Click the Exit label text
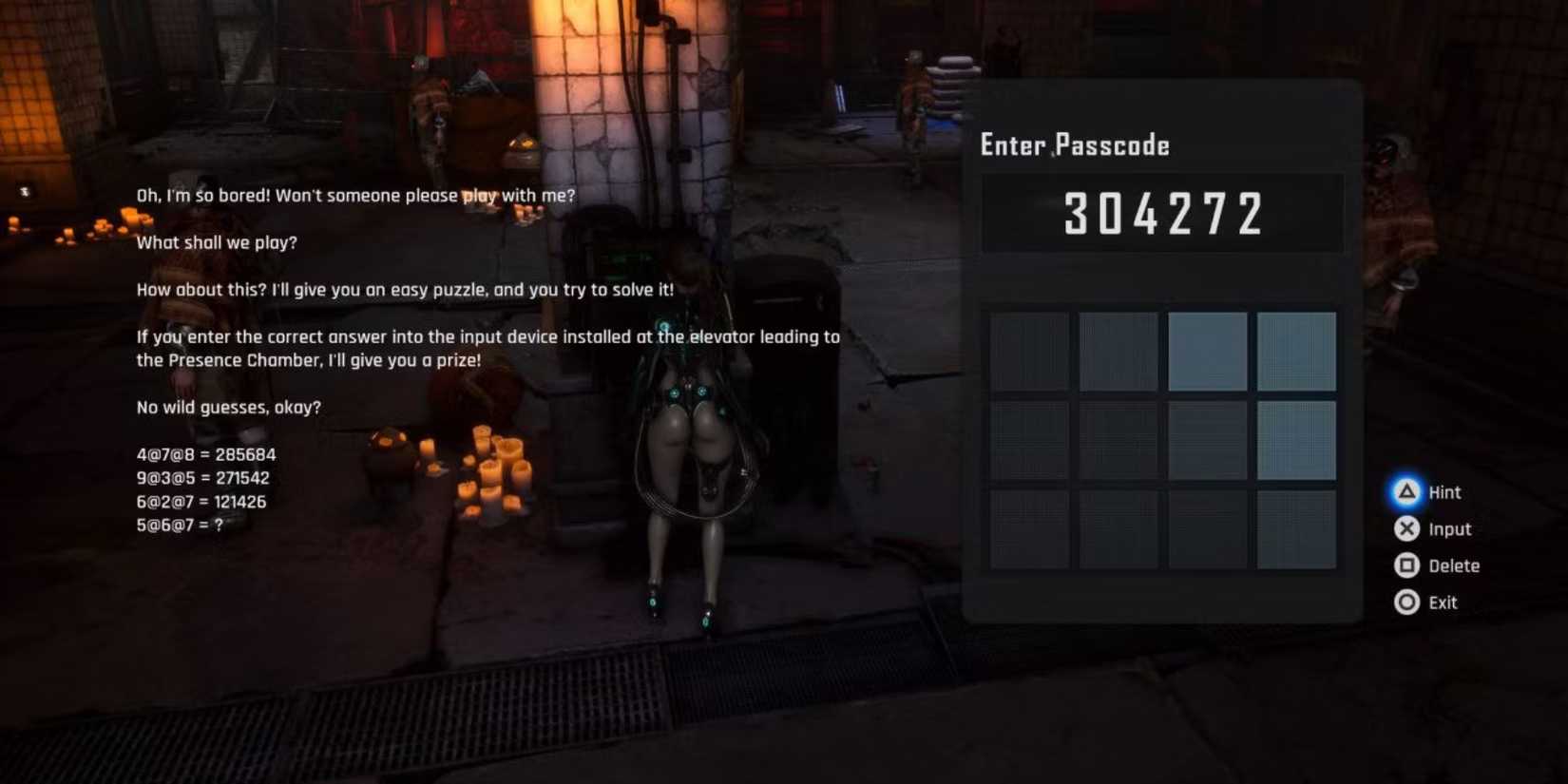 pyautogui.click(x=1444, y=602)
